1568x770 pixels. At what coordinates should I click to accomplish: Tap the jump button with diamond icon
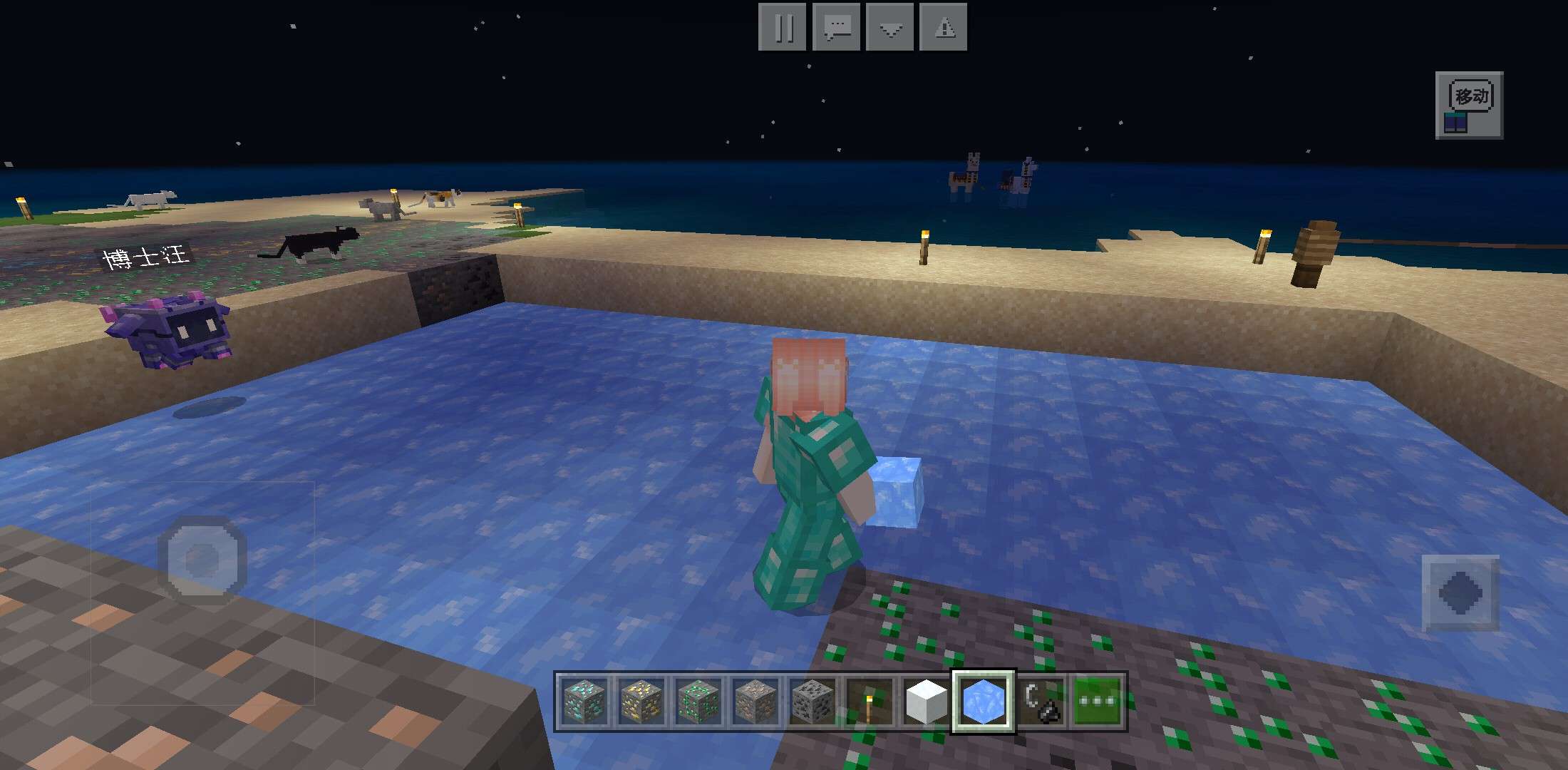point(1460,593)
